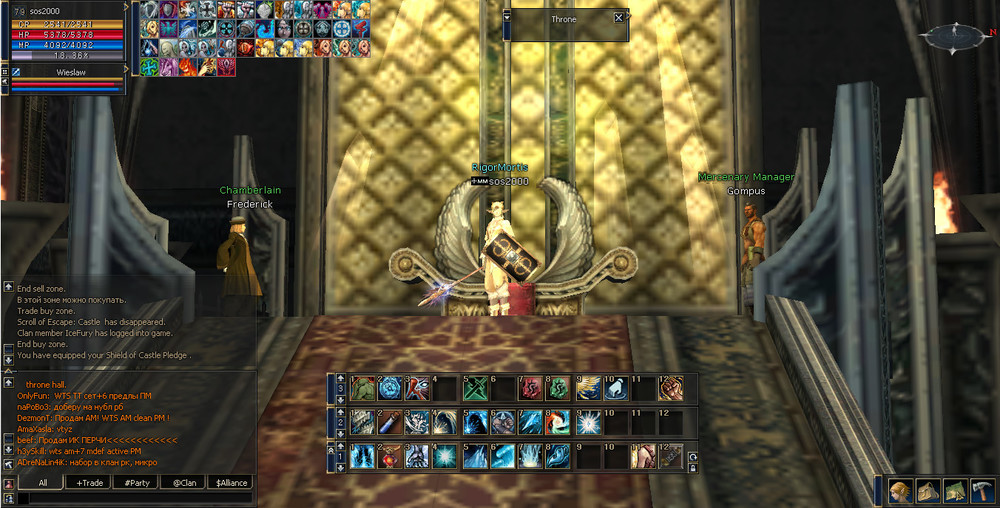Viewport: 1000px width, 508px height.
Task: Use the blue potion vial on hotbar 2
Action: [390, 422]
